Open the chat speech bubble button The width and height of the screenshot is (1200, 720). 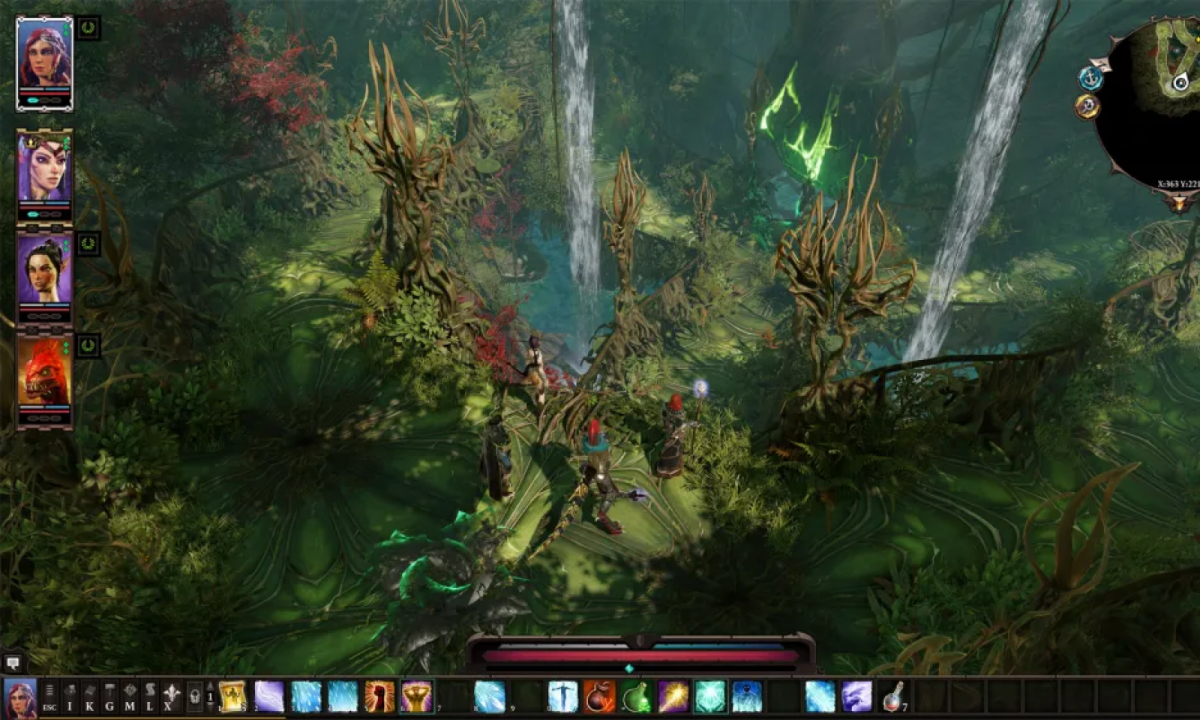14,663
